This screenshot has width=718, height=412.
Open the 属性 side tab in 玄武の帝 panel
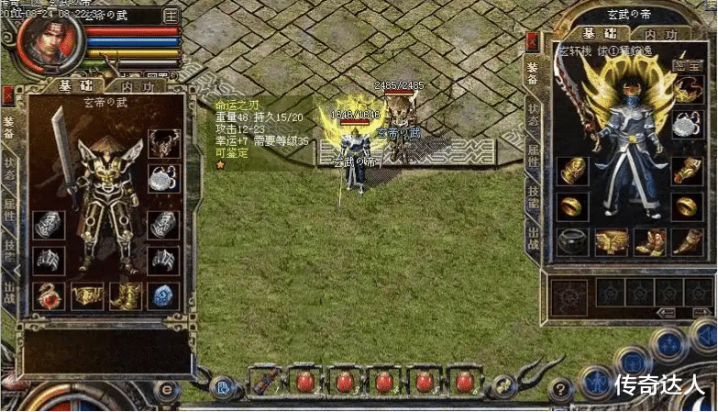coord(533,152)
